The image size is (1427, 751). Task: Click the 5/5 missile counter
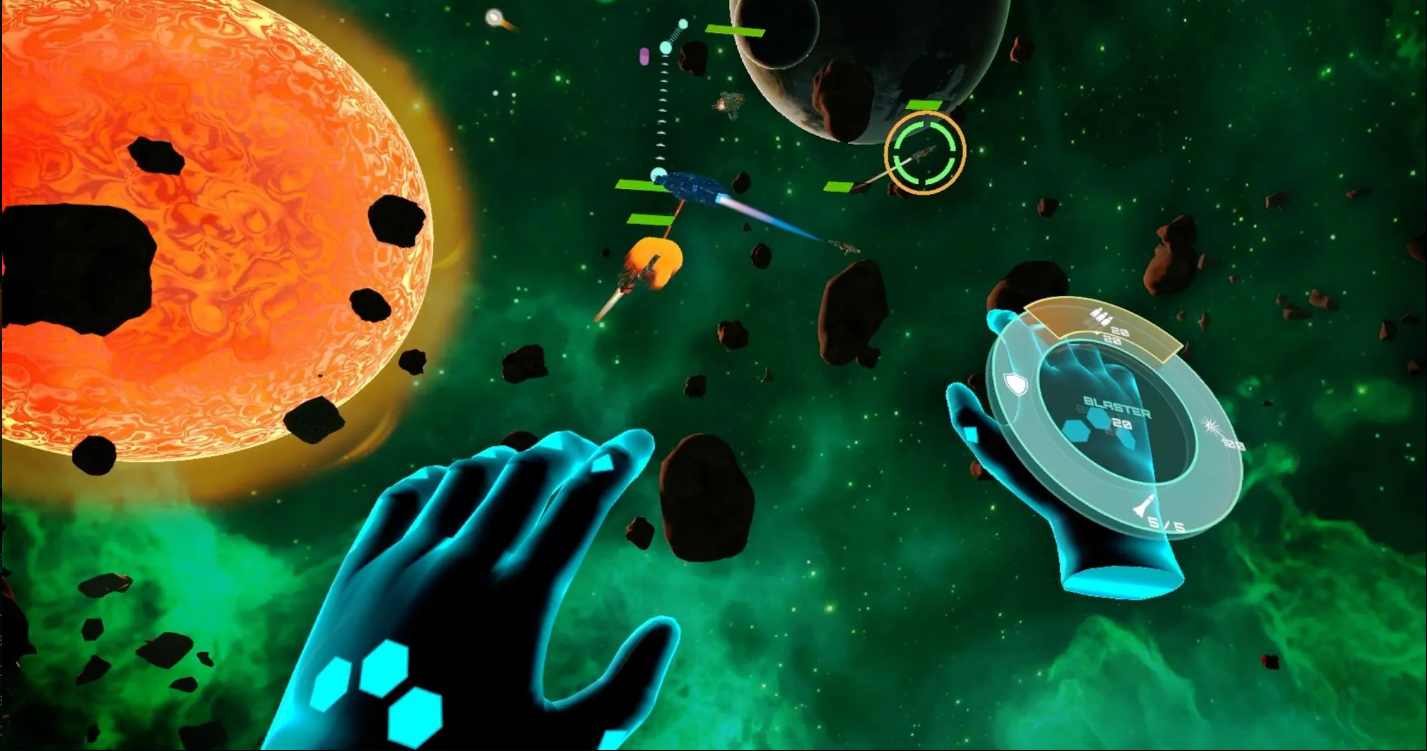tap(1165, 523)
